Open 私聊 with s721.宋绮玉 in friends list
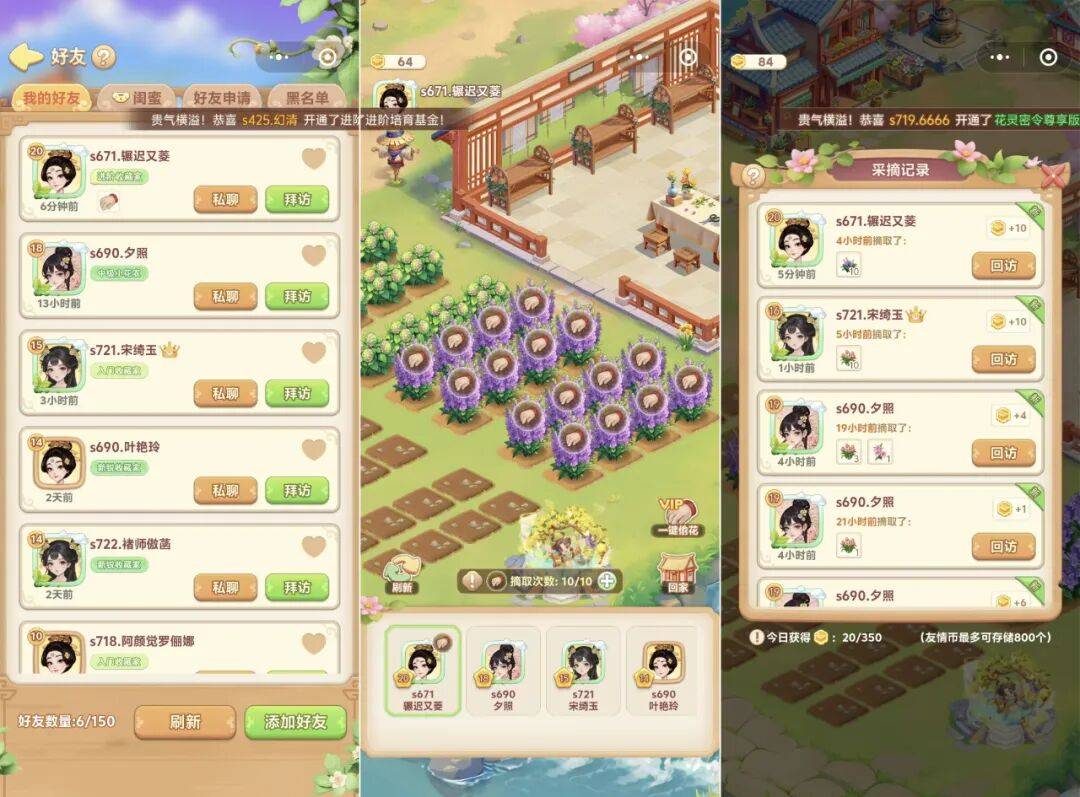The height and width of the screenshot is (797, 1080). tap(225, 393)
